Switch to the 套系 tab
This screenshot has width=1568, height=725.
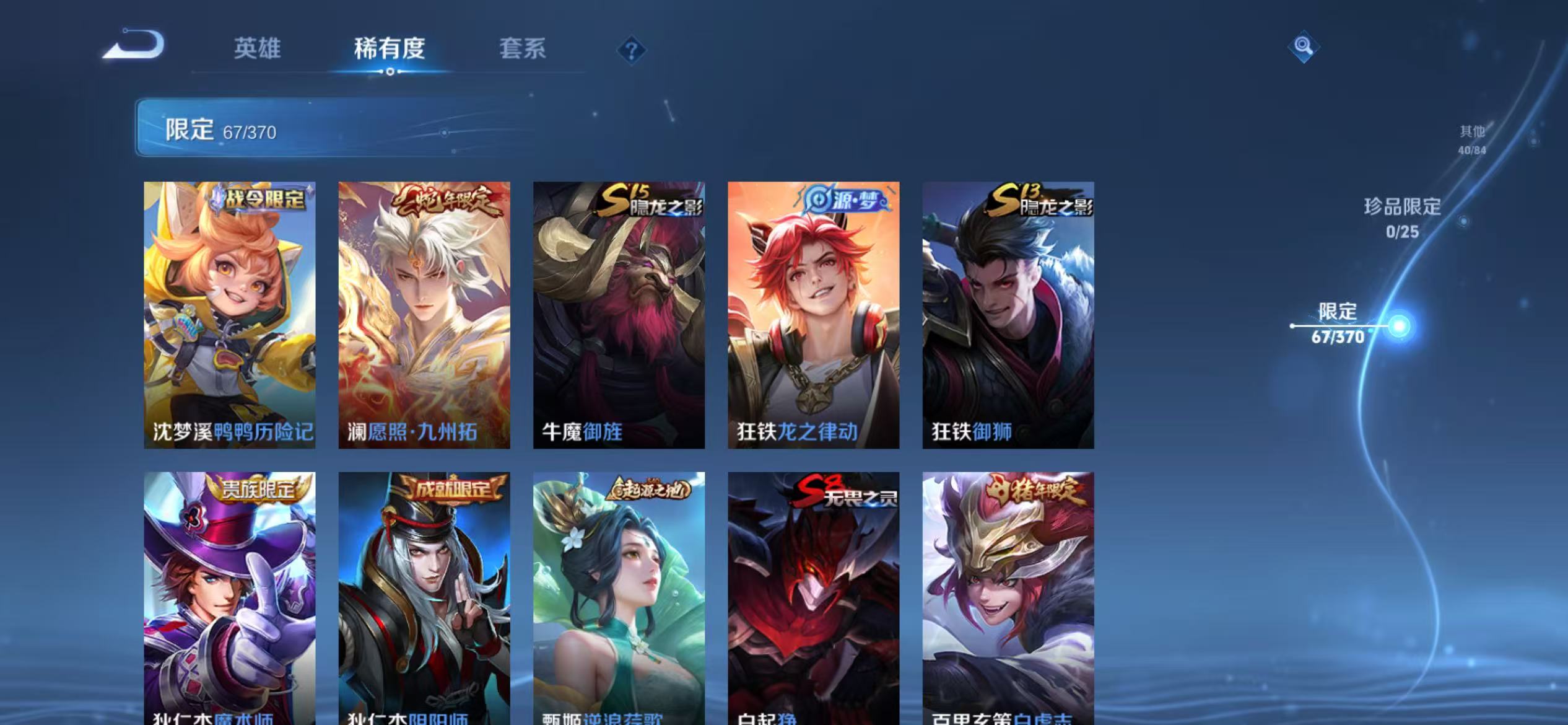523,50
